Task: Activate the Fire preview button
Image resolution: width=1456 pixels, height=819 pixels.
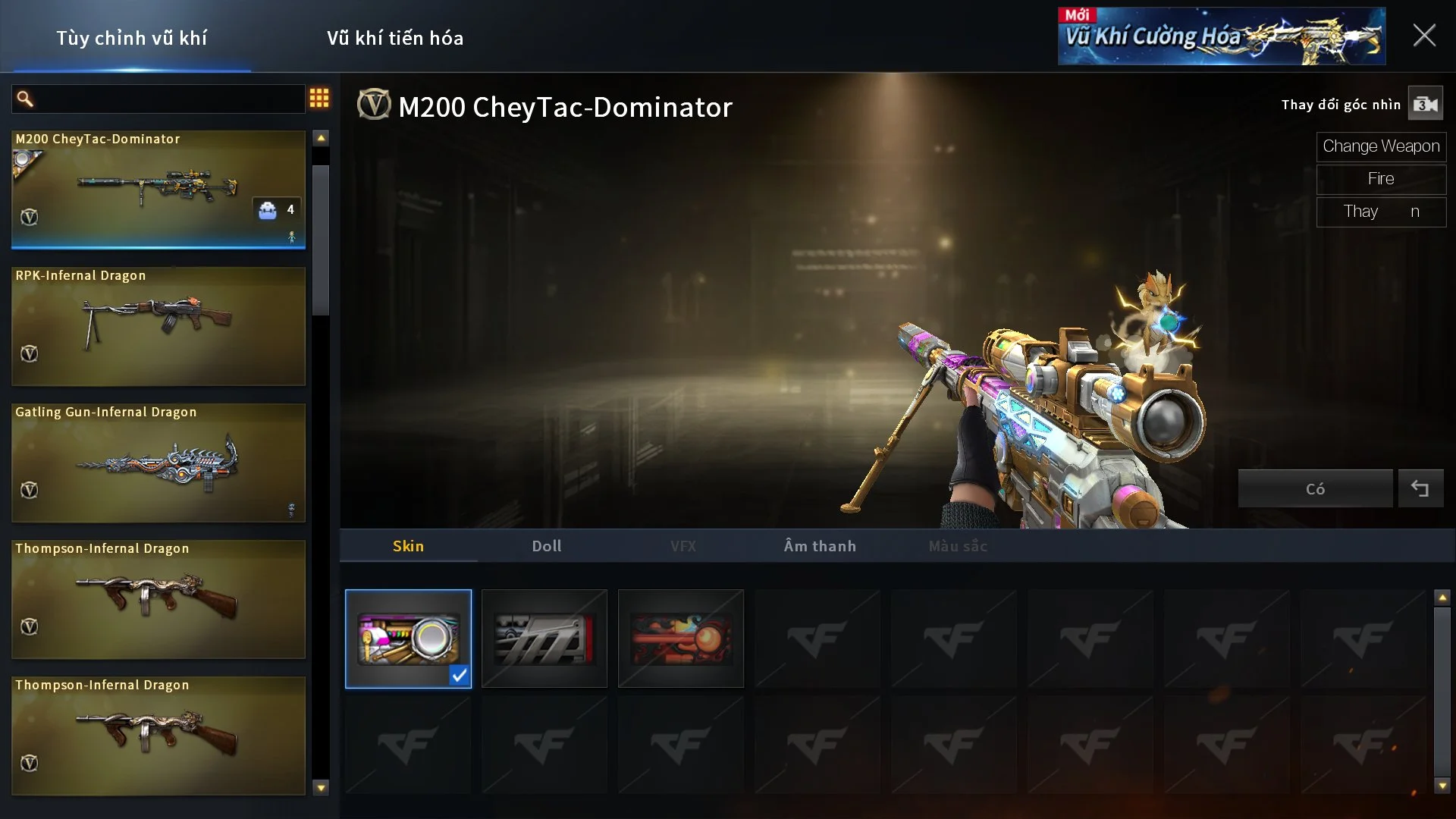Action: tap(1380, 179)
